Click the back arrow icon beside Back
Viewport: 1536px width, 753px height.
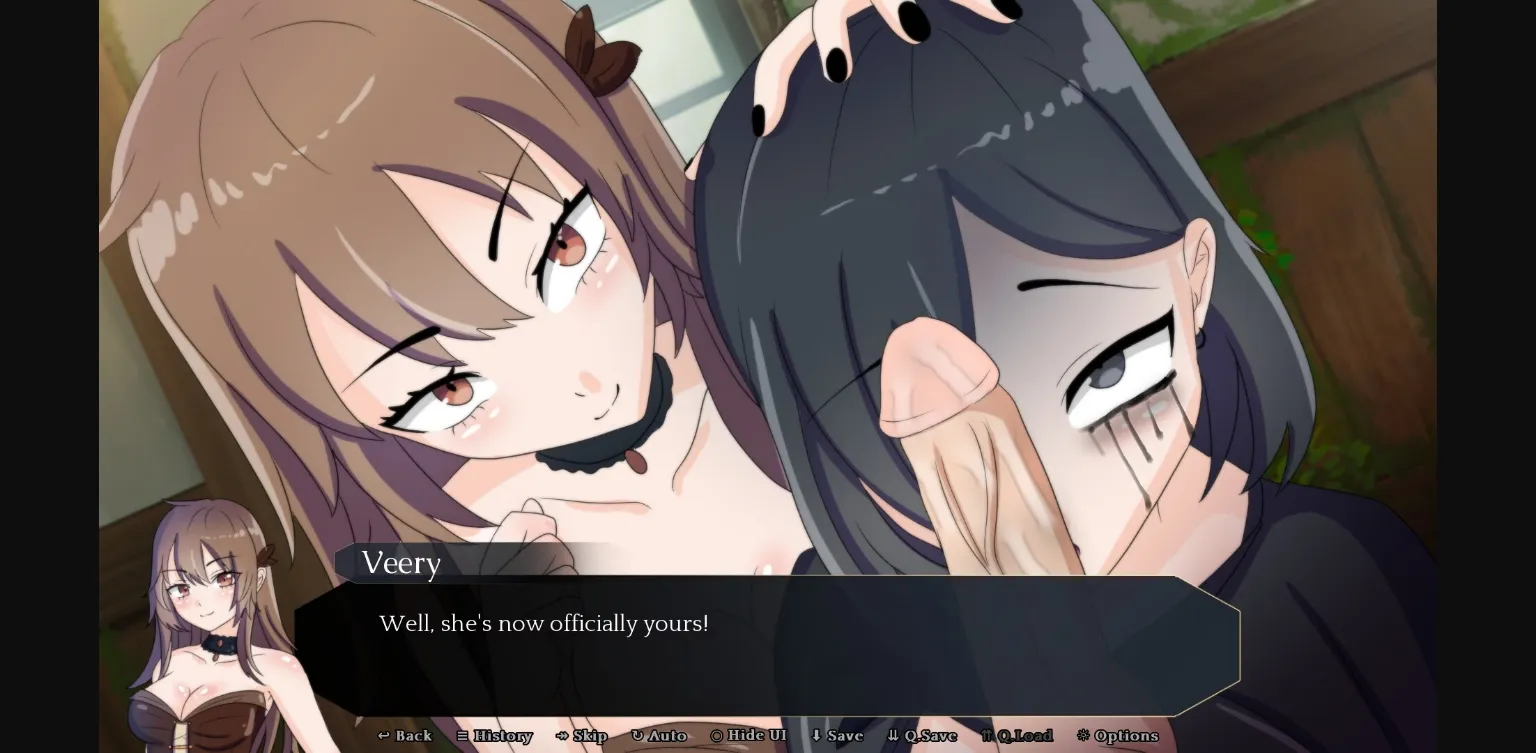click(383, 735)
